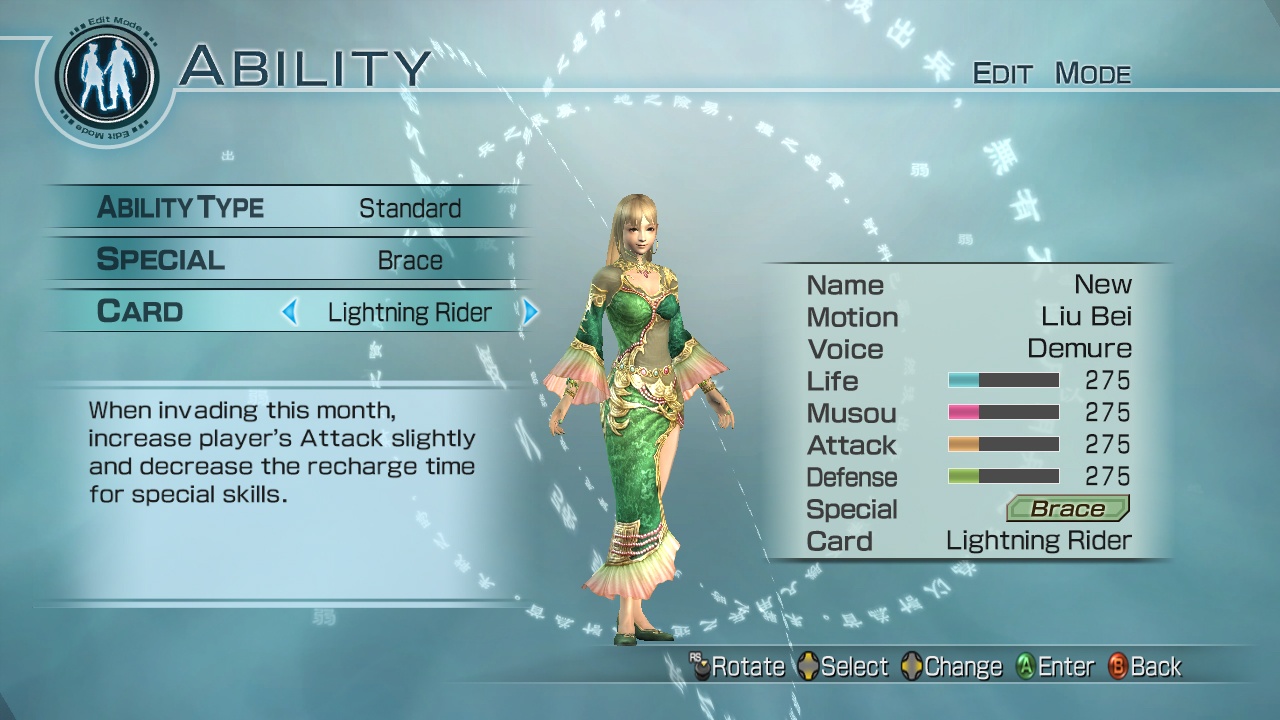Click the yellow Select d-pad icon
The width and height of the screenshot is (1280, 720).
[810, 666]
